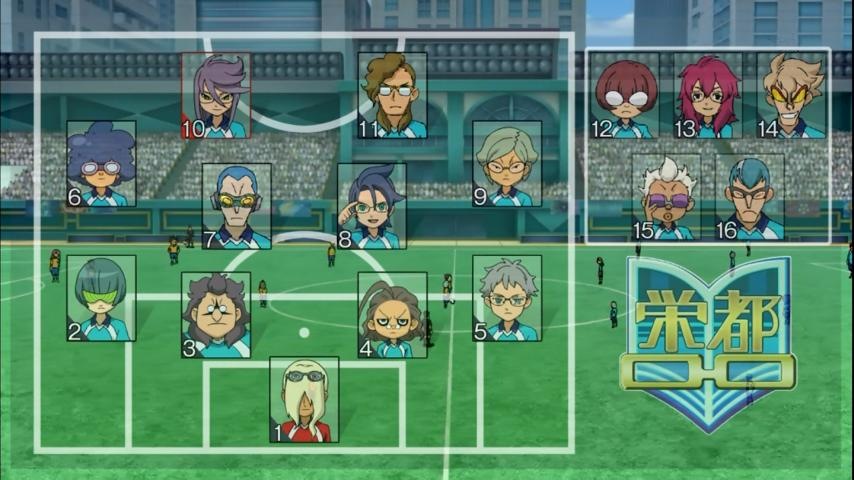This screenshot has height=480, width=854.
Task: Select pink-haired substitute number 13
Action: pos(707,96)
